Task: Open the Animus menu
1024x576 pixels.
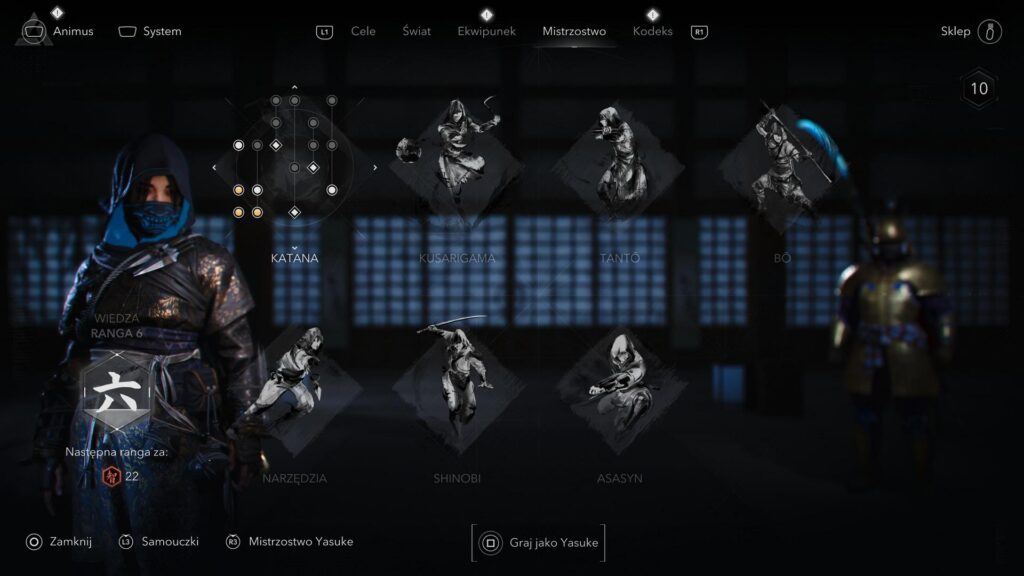Action: click(72, 31)
